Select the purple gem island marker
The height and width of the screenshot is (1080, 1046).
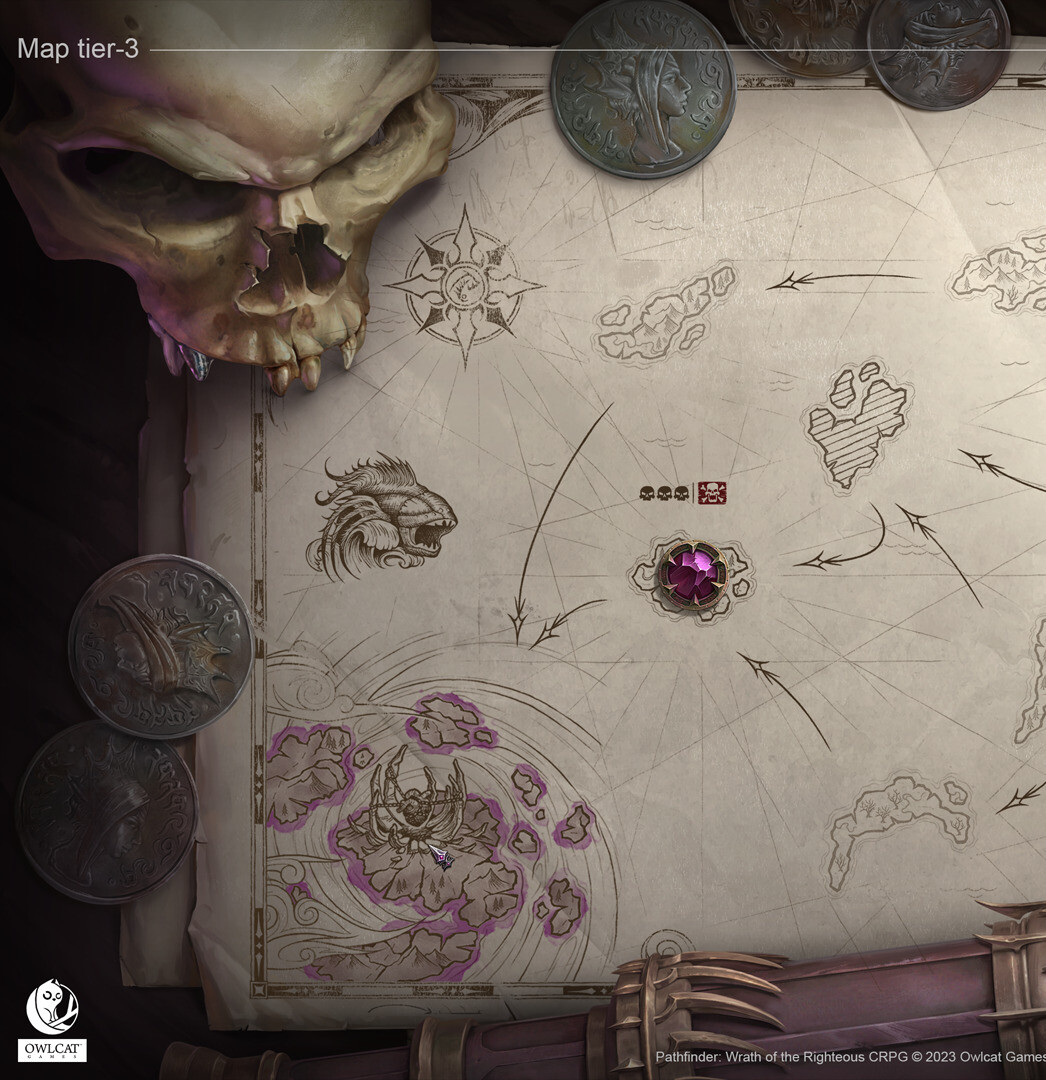point(691,574)
